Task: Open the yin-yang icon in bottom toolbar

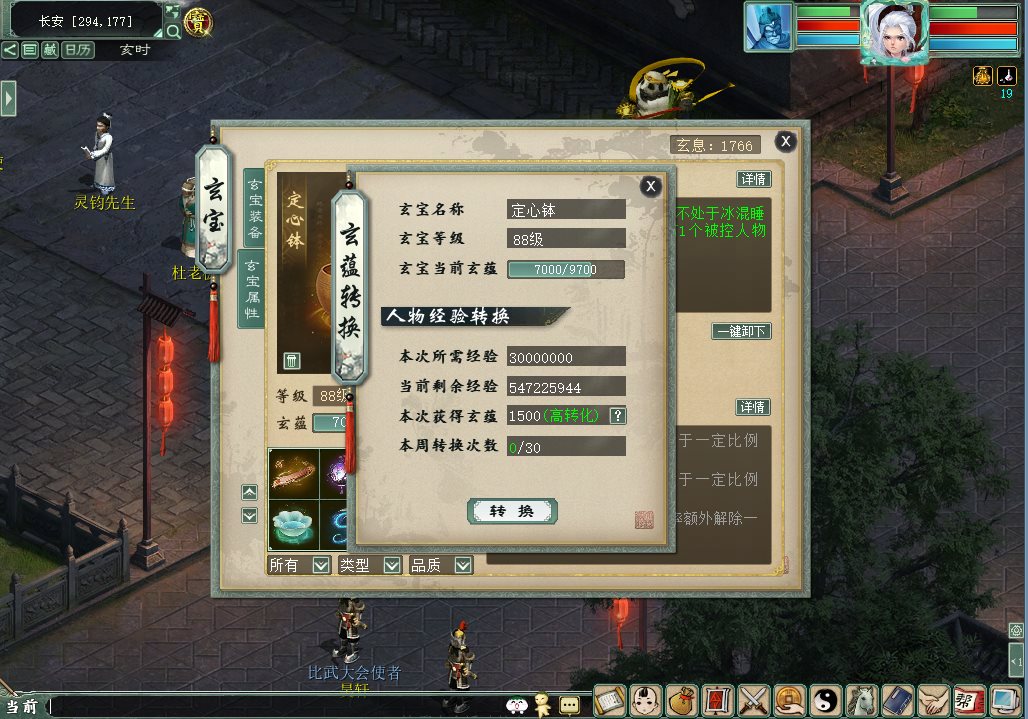Action: (x=825, y=698)
